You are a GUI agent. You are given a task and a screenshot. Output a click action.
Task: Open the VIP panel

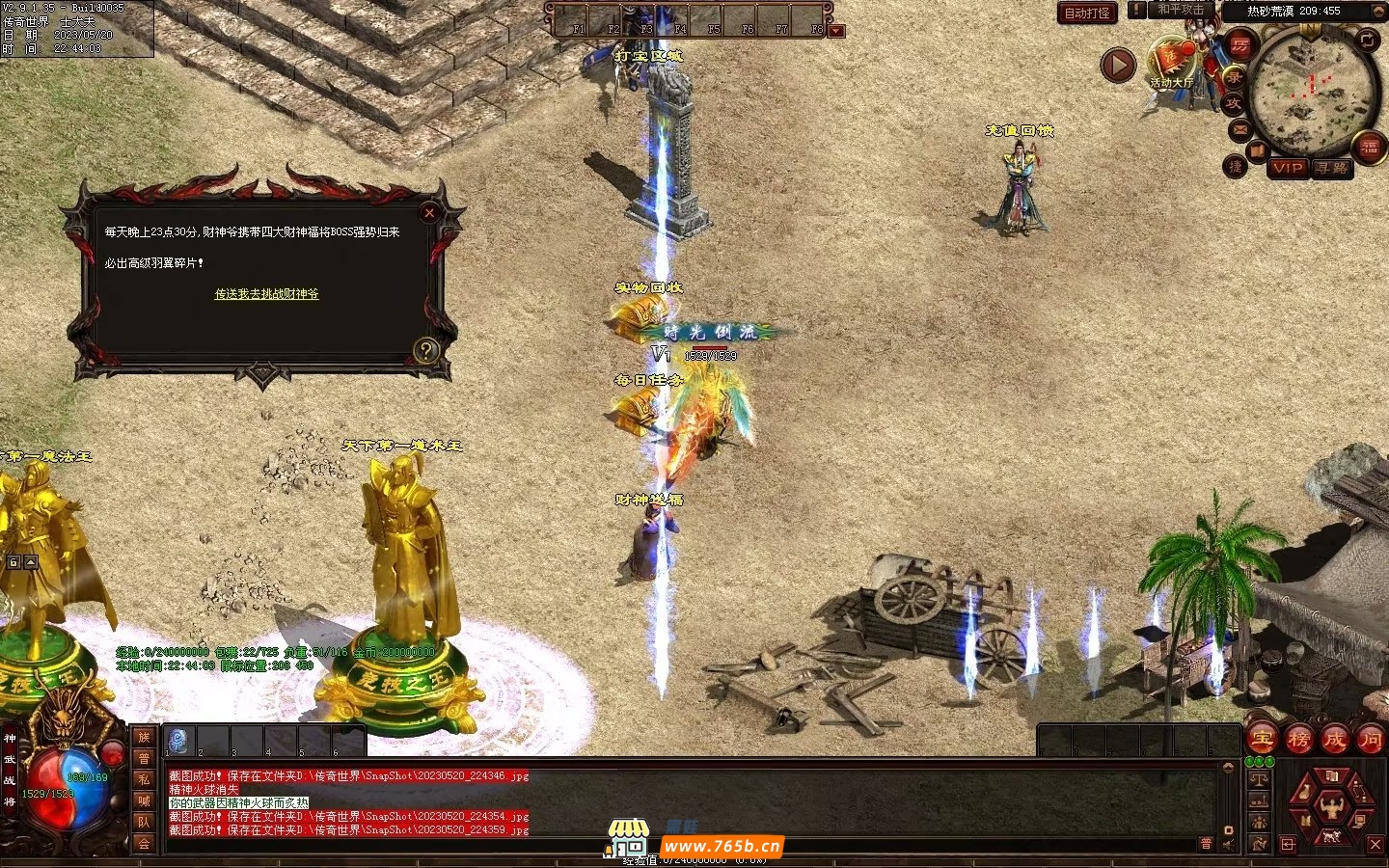(1287, 168)
